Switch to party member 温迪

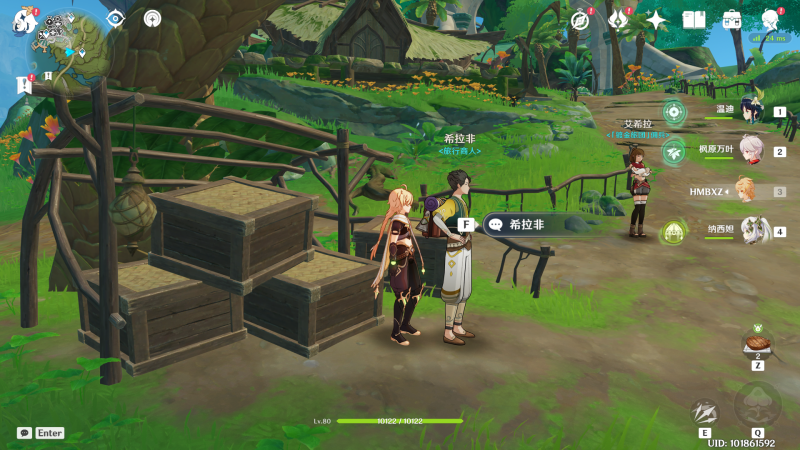click(750, 112)
